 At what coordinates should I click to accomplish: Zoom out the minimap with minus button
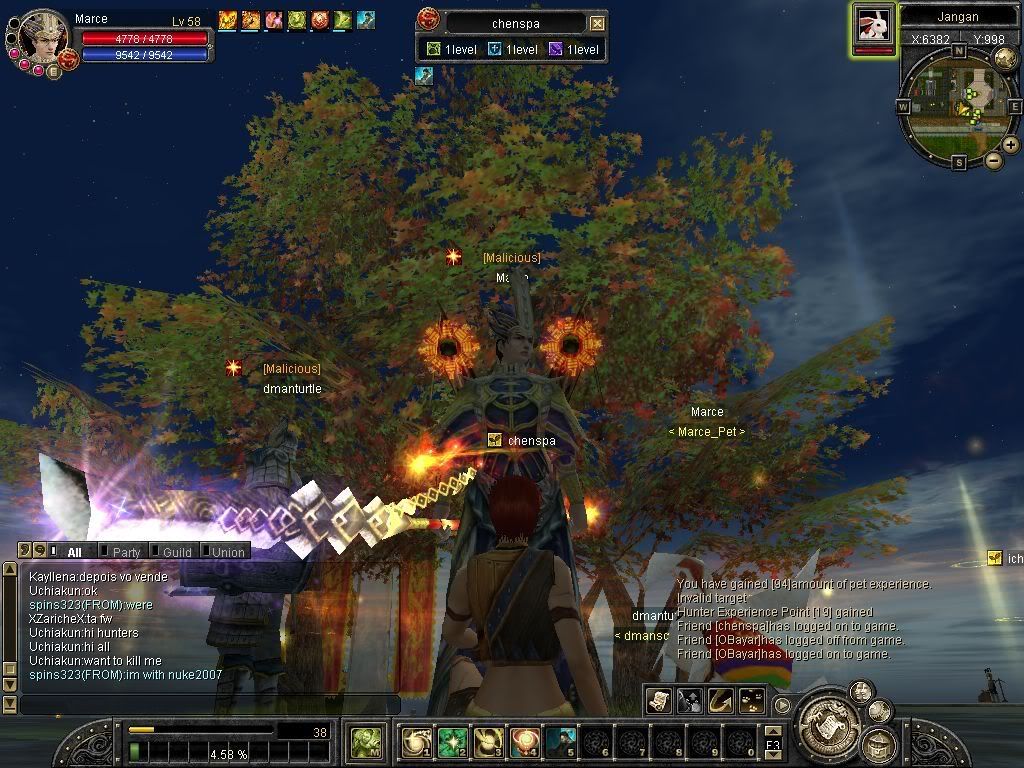click(994, 160)
